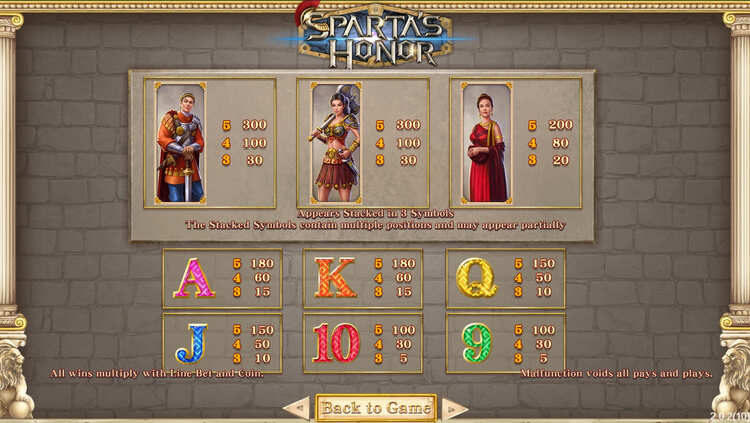Advance to the next paytable page arrow
The image size is (750, 423).
(455, 408)
